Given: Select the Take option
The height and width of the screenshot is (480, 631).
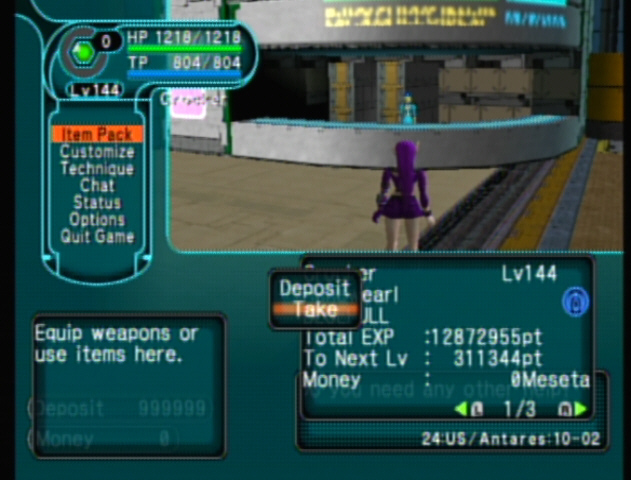Looking at the screenshot, I should [x=315, y=310].
